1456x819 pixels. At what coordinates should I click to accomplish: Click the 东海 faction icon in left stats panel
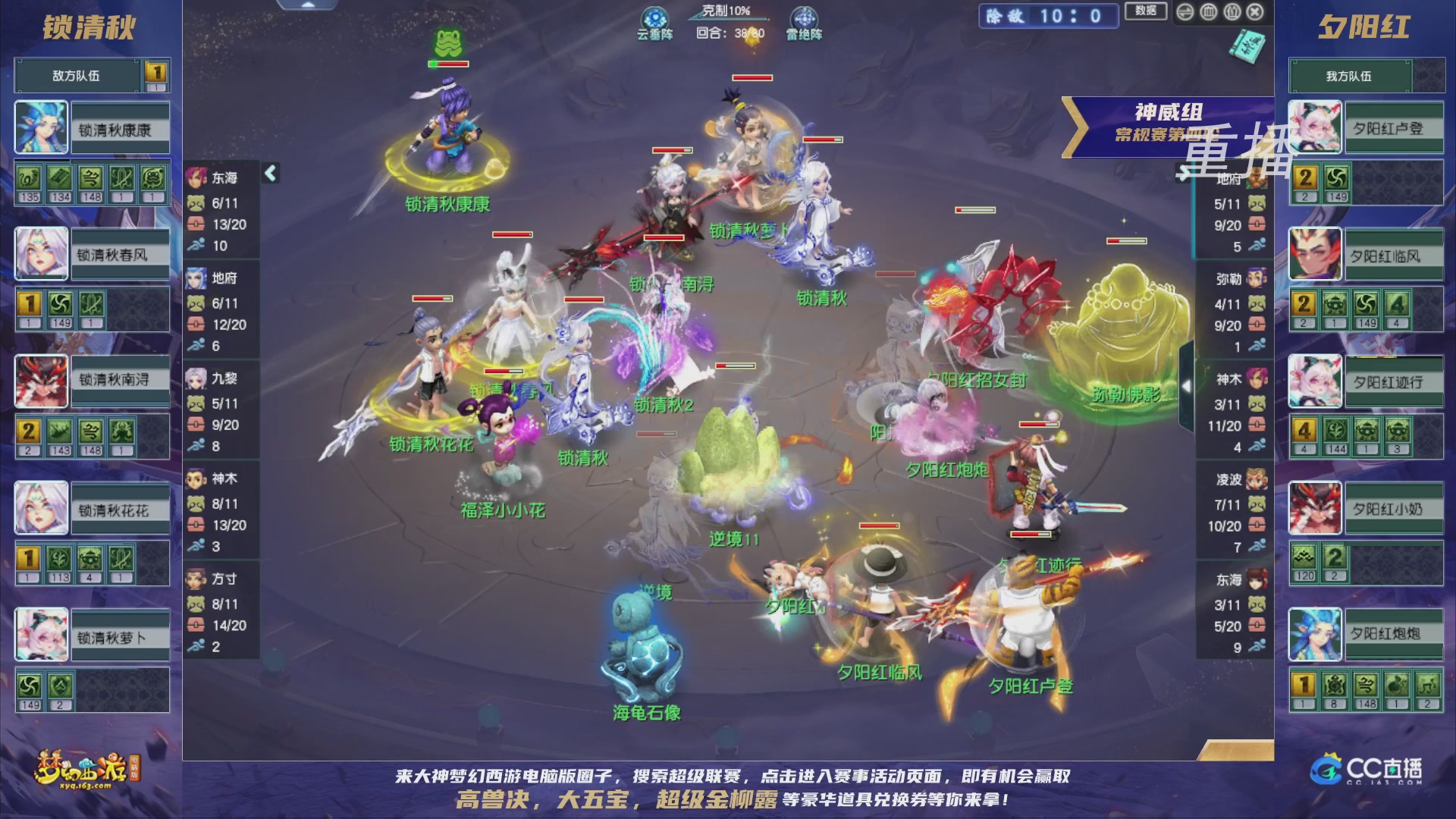[197, 180]
